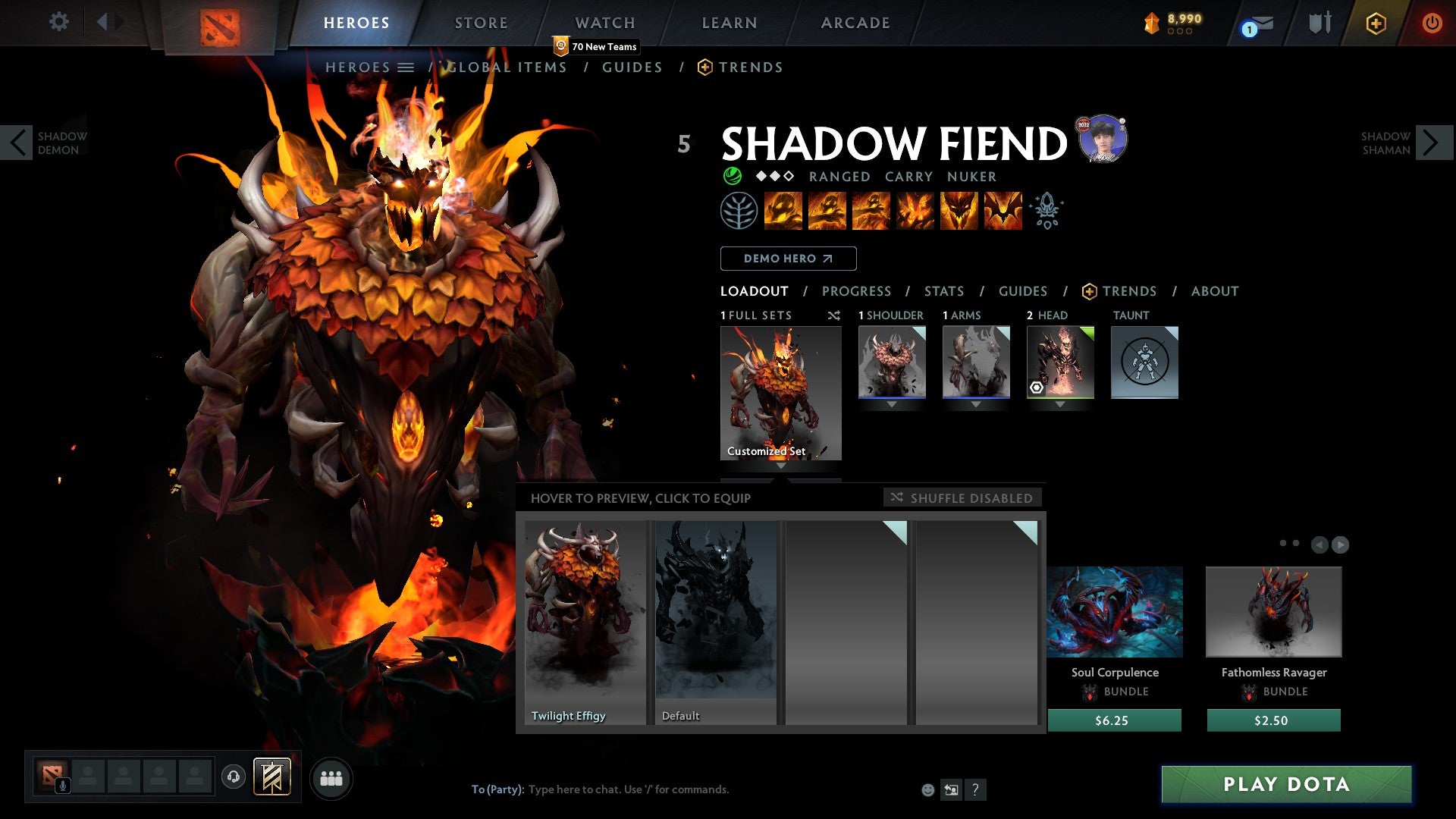Expand the Head slot chevron
This screenshot has width=1456, height=819.
click(x=1059, y=404)
